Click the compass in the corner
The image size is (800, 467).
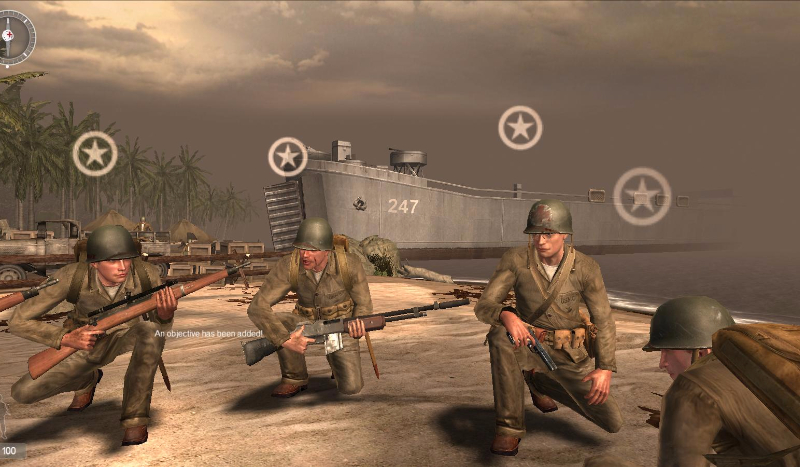point(14,37)
